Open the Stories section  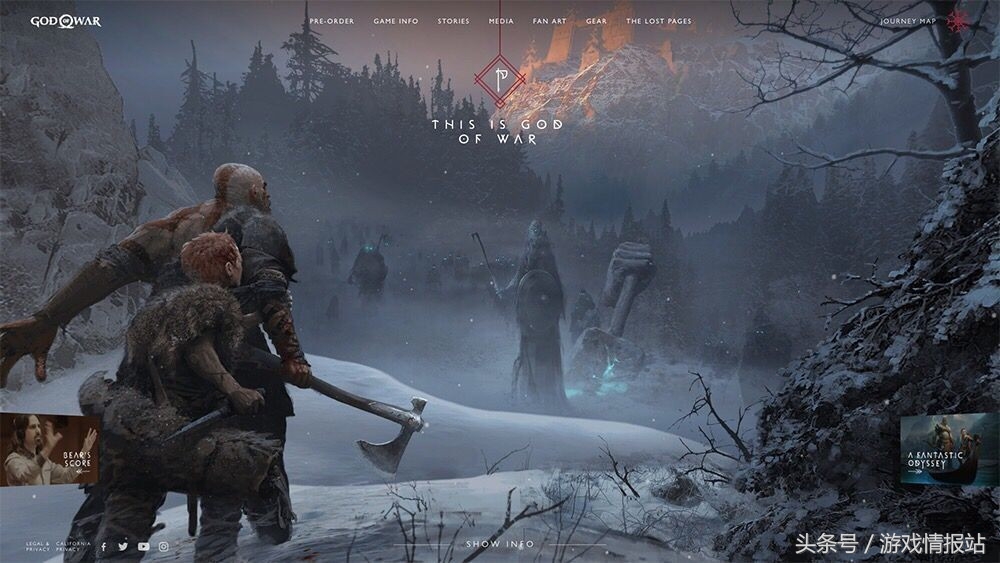coord(453,21)
